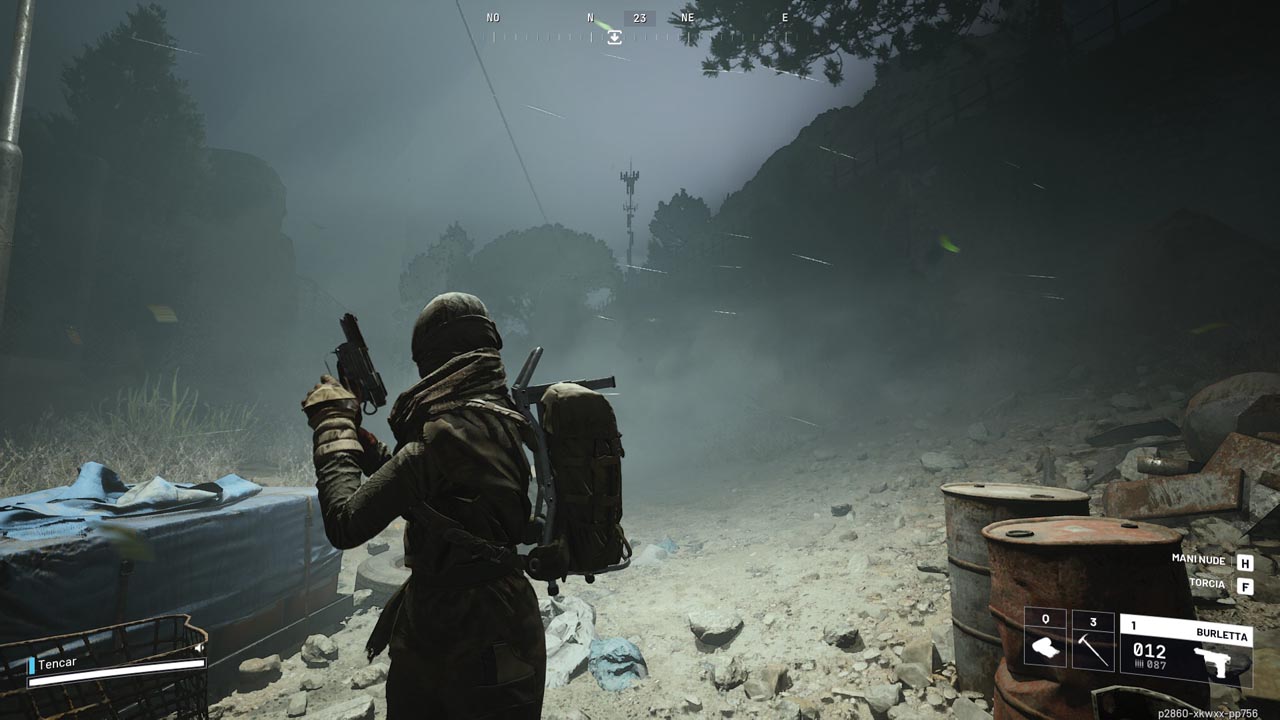Select the bandage item slot

[x=1045, y=641]
